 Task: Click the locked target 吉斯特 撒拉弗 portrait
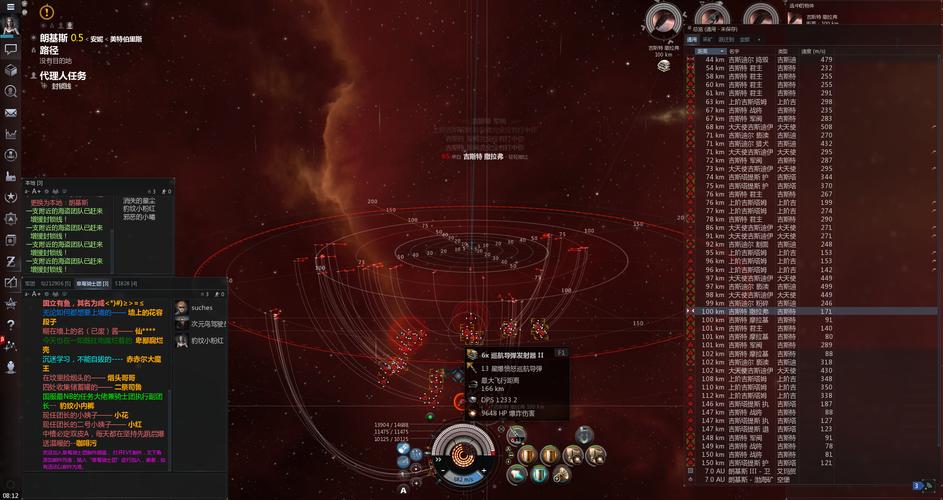tap(662, 20)
